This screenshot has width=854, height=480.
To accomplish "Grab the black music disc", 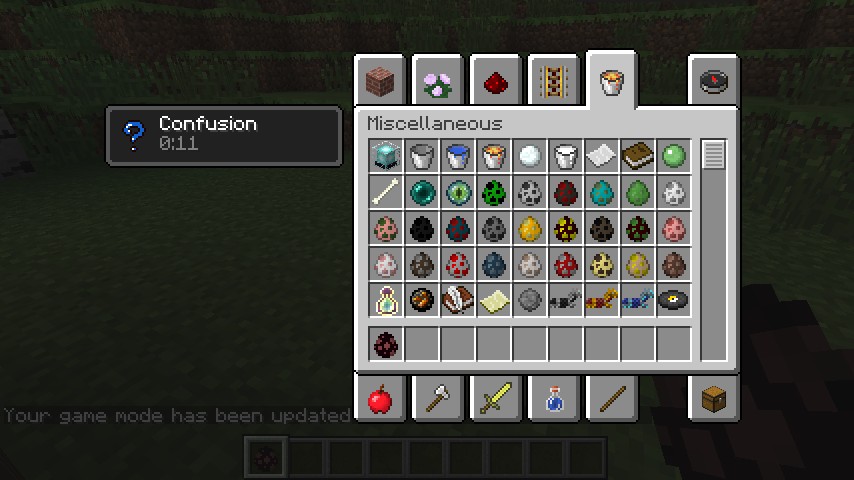I will click(x=674, y=300).
